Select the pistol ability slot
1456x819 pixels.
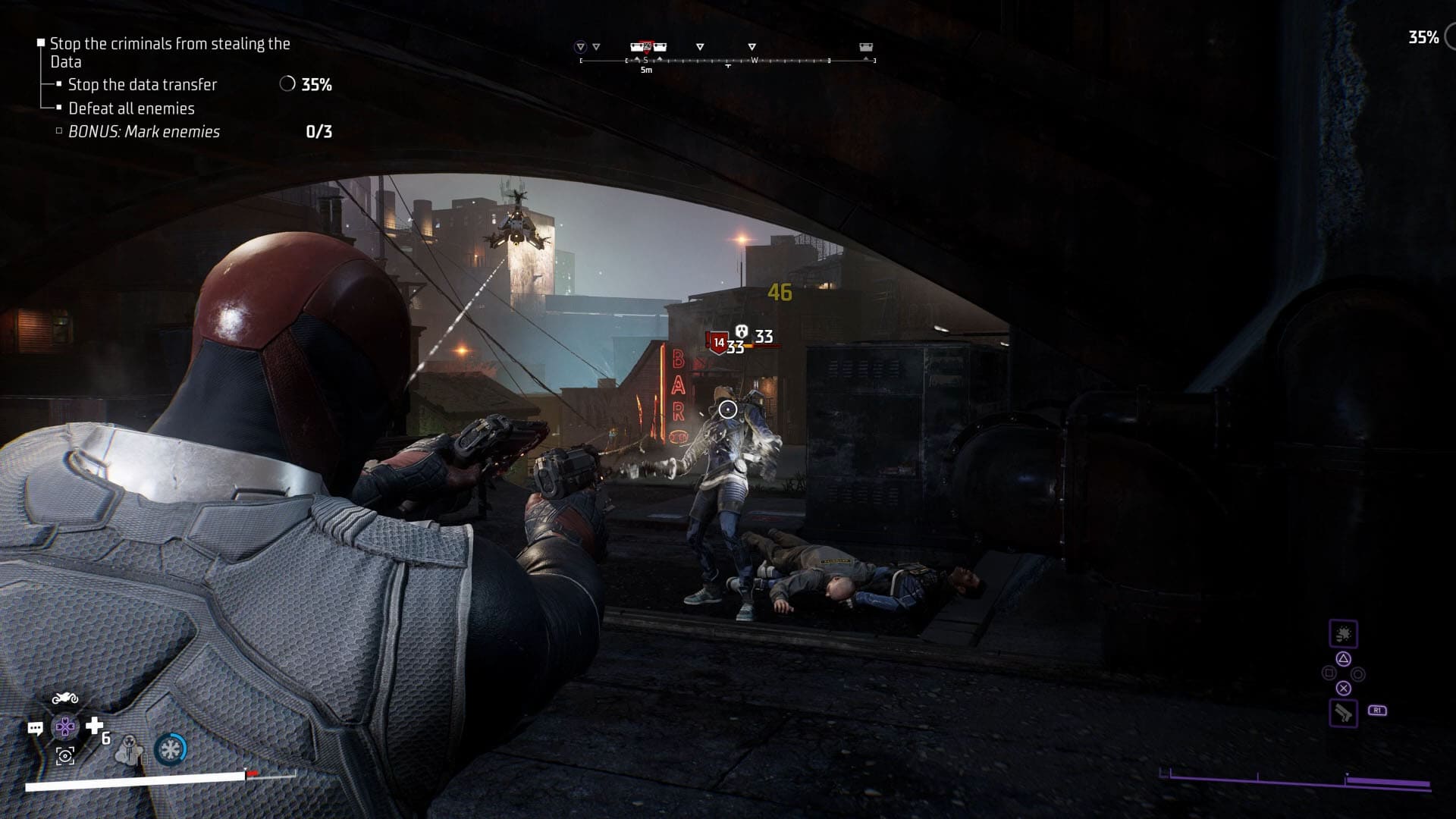coord(1343,713)
